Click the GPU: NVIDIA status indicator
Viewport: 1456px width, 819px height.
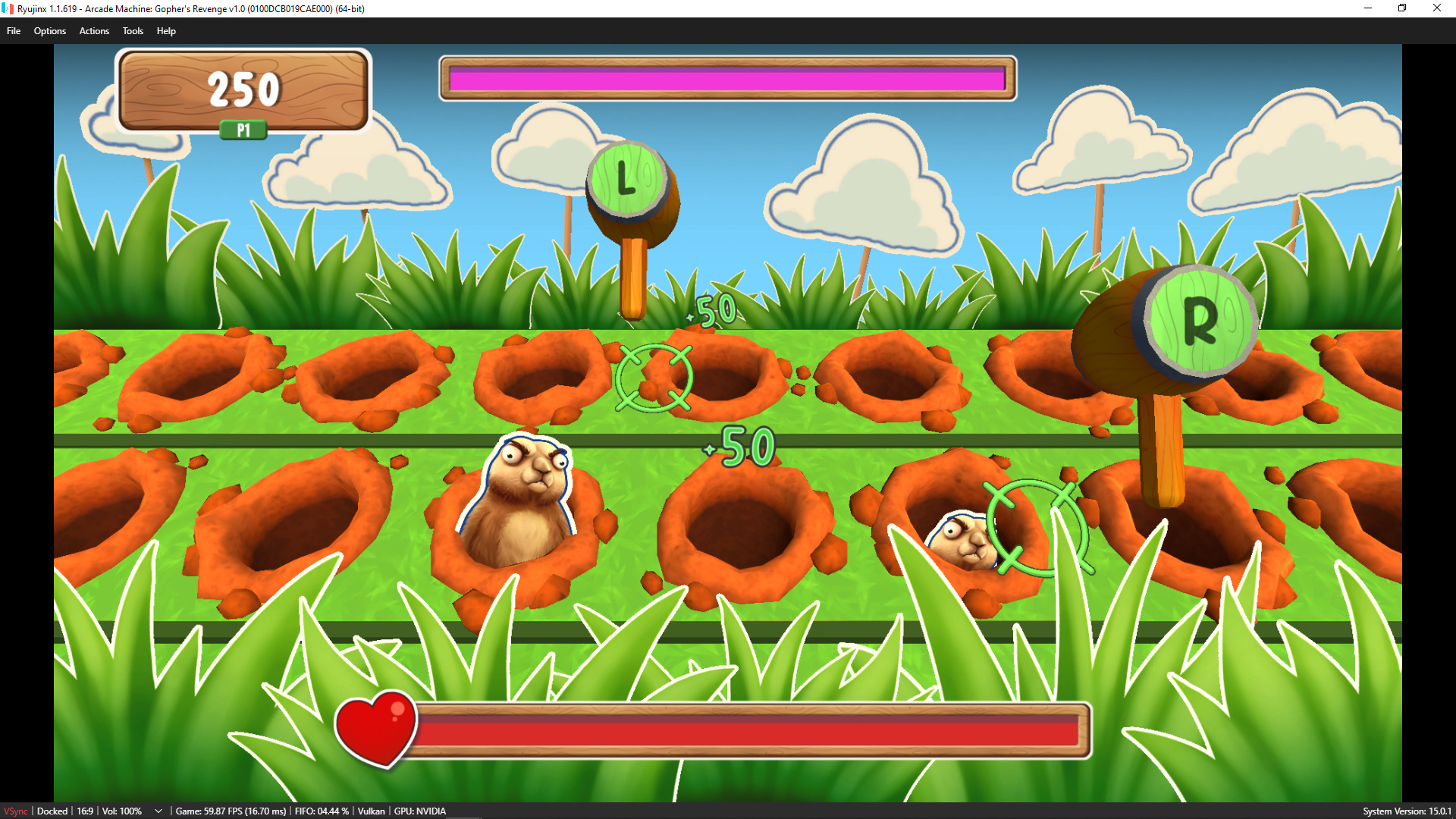420,811
